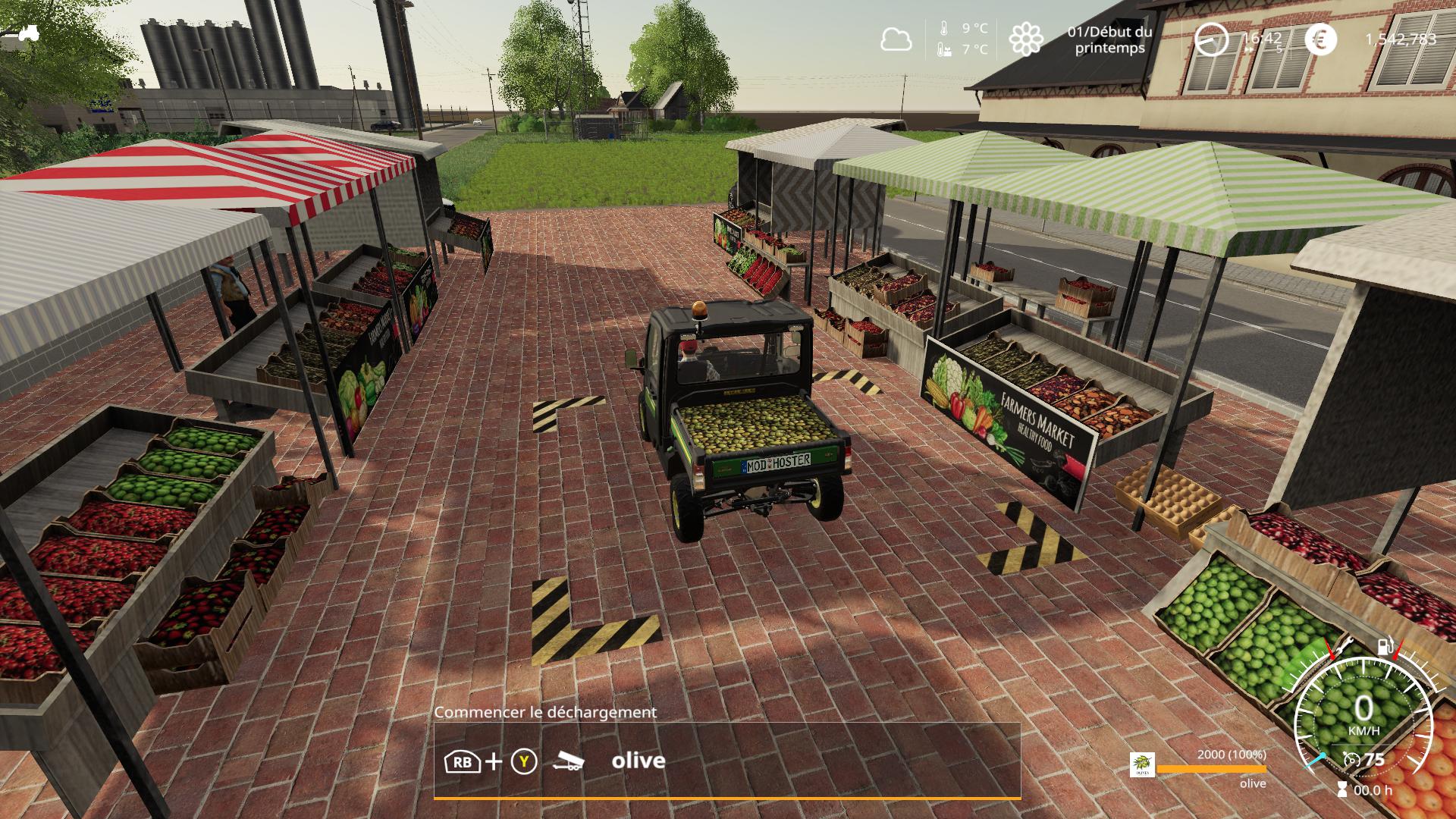
Task: Click the tractor icon in the corner
Action: 28,33
